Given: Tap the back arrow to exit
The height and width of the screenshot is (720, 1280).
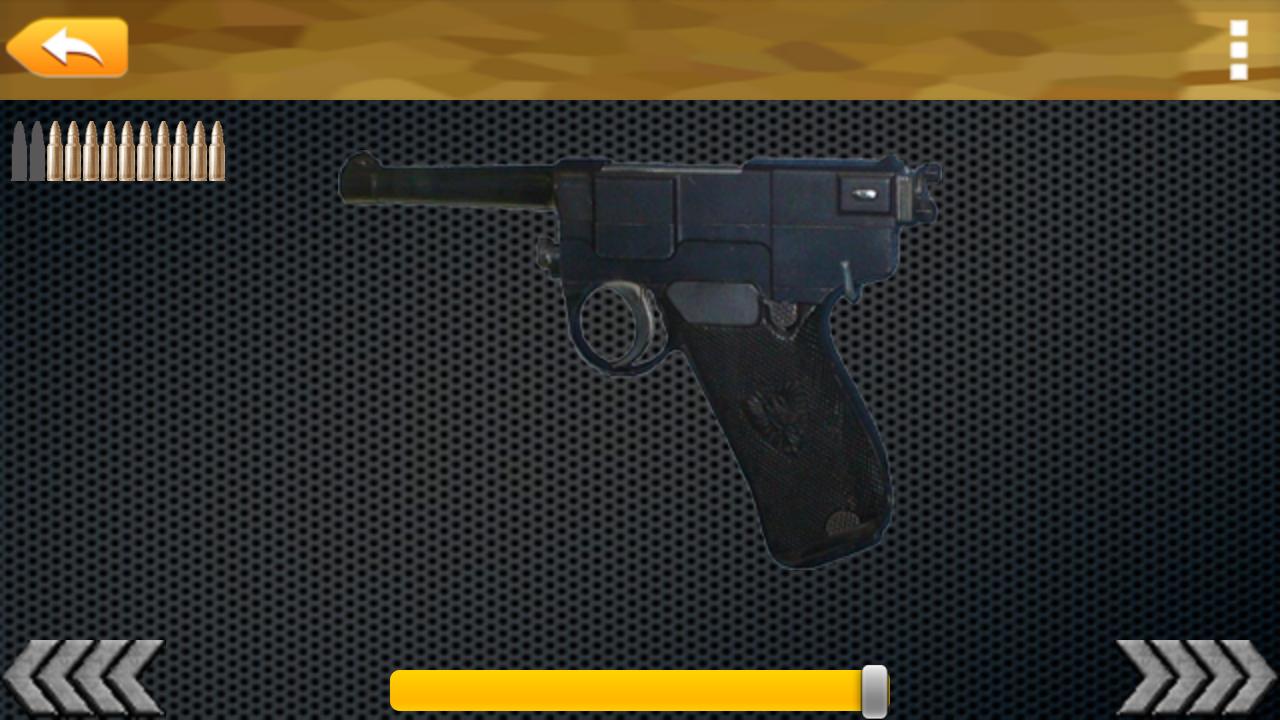Looking at the screenshot, I should [65, 46].
